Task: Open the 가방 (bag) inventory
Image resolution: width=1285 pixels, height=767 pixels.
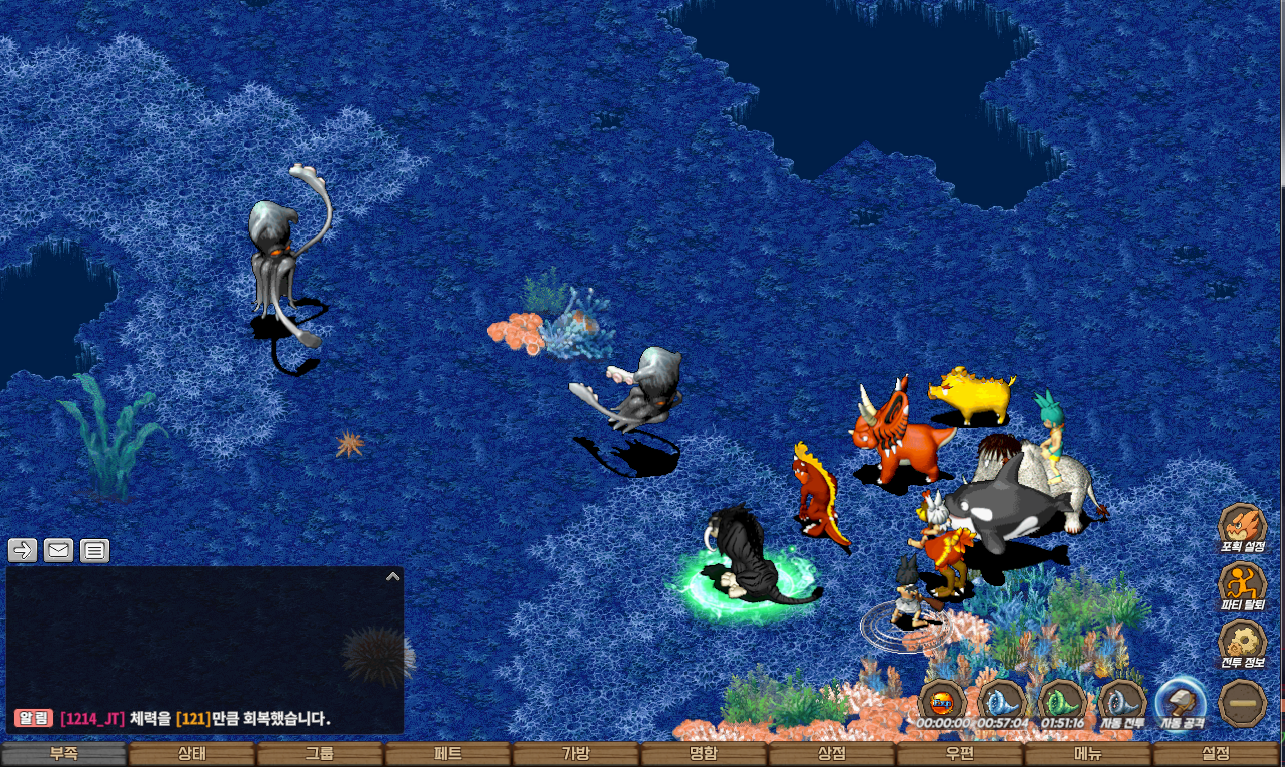Action: (x=576, y=755)
